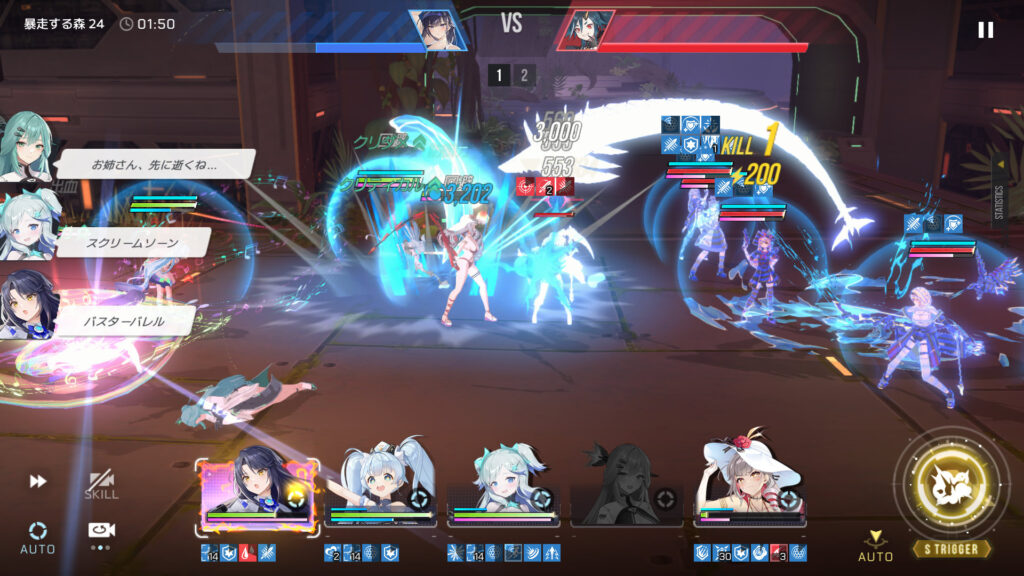The width and height of the screenshot is (1024, 576).
Task: Toggle the circular AUTO battle button
Action: 38,535
